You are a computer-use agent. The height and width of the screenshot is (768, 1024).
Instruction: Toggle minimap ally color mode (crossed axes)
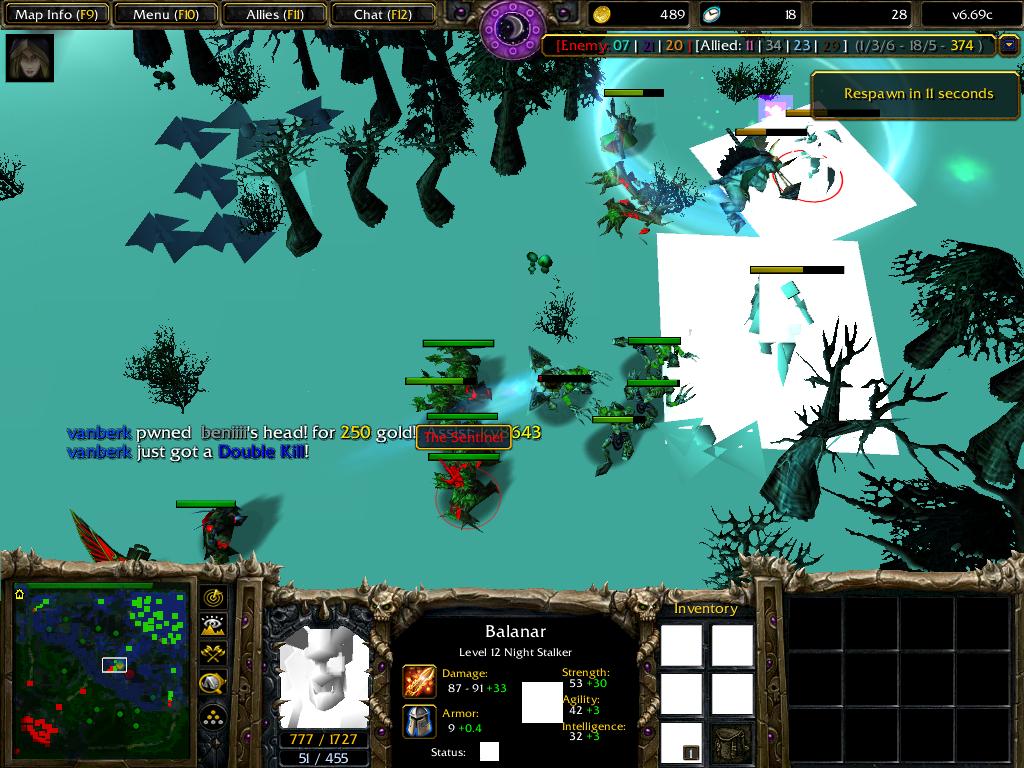coord(214,655)
